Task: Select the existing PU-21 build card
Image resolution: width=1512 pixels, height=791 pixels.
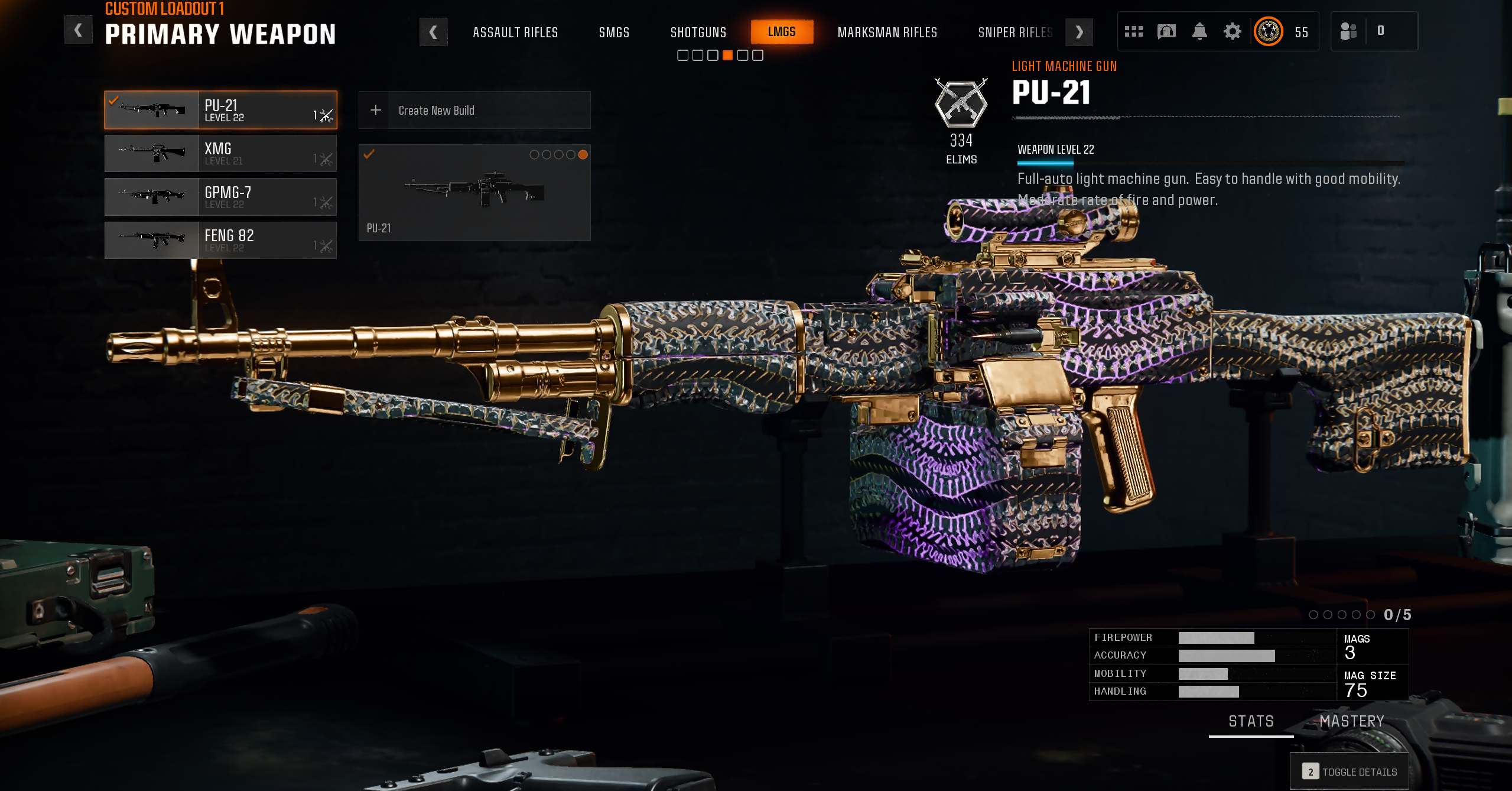Action: tap(474, 192)
